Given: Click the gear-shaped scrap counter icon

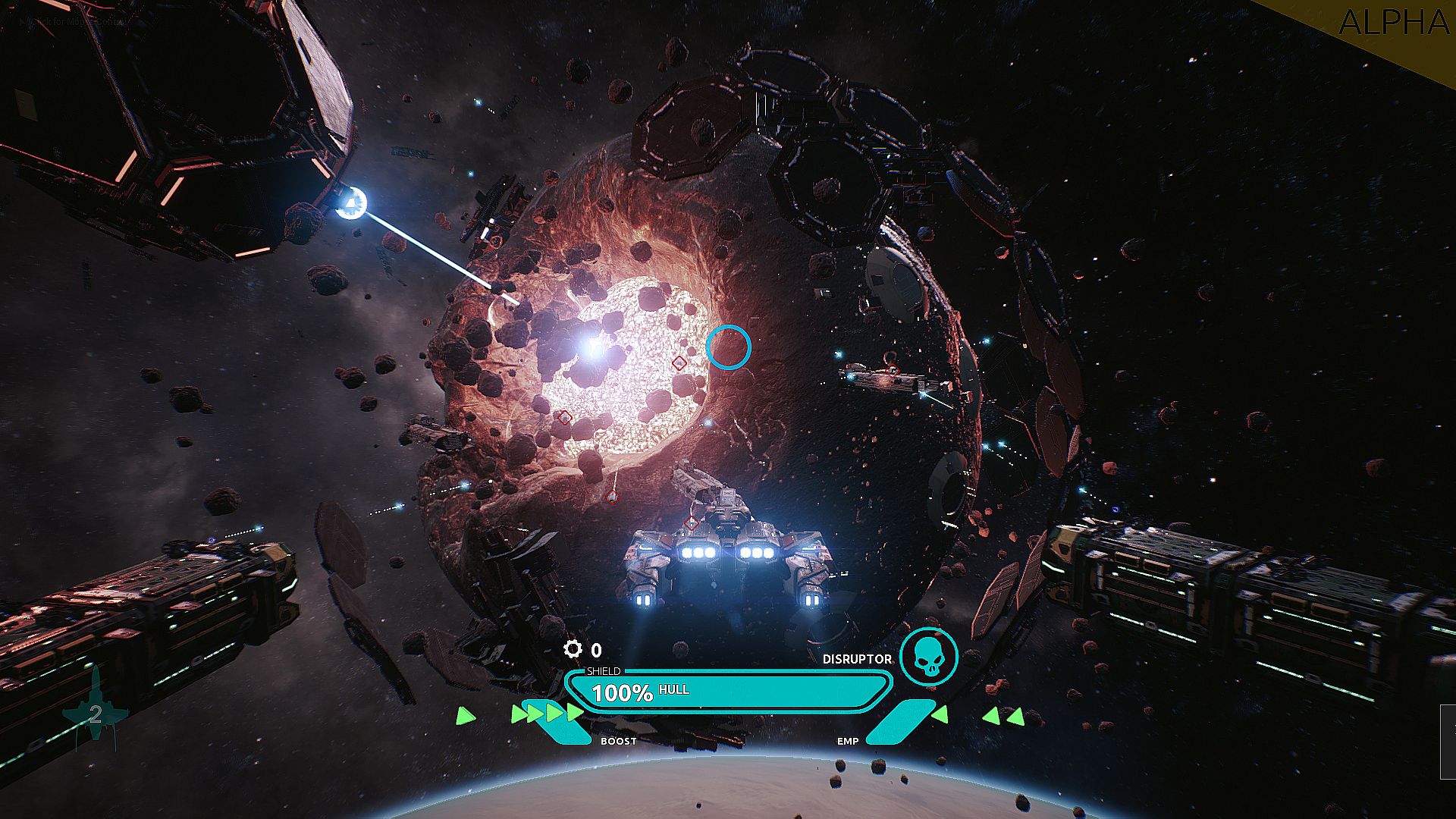Looking at the screenshot, I should (x=573, y=650).
